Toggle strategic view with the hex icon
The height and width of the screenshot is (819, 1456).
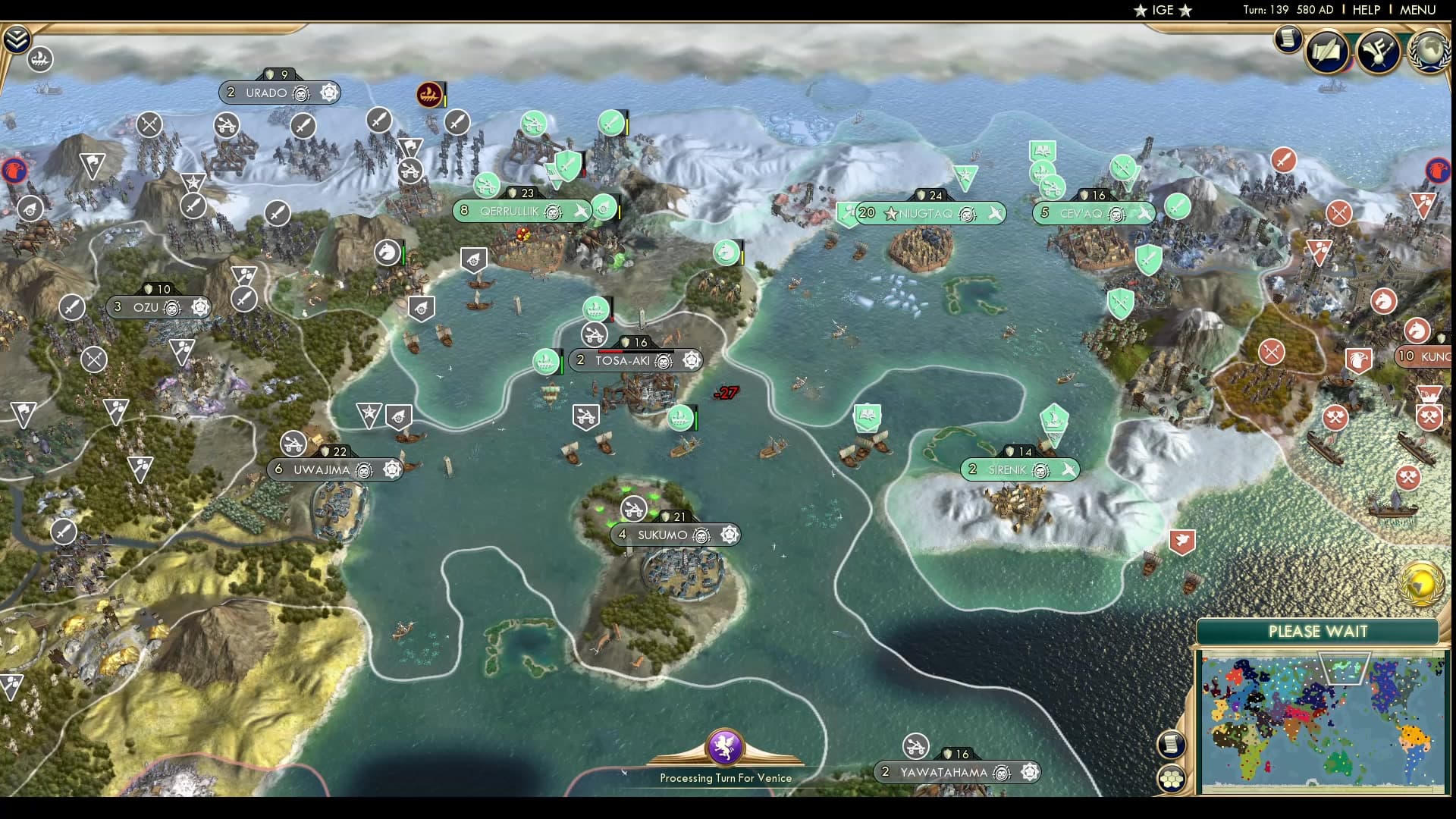point(1173,777)
